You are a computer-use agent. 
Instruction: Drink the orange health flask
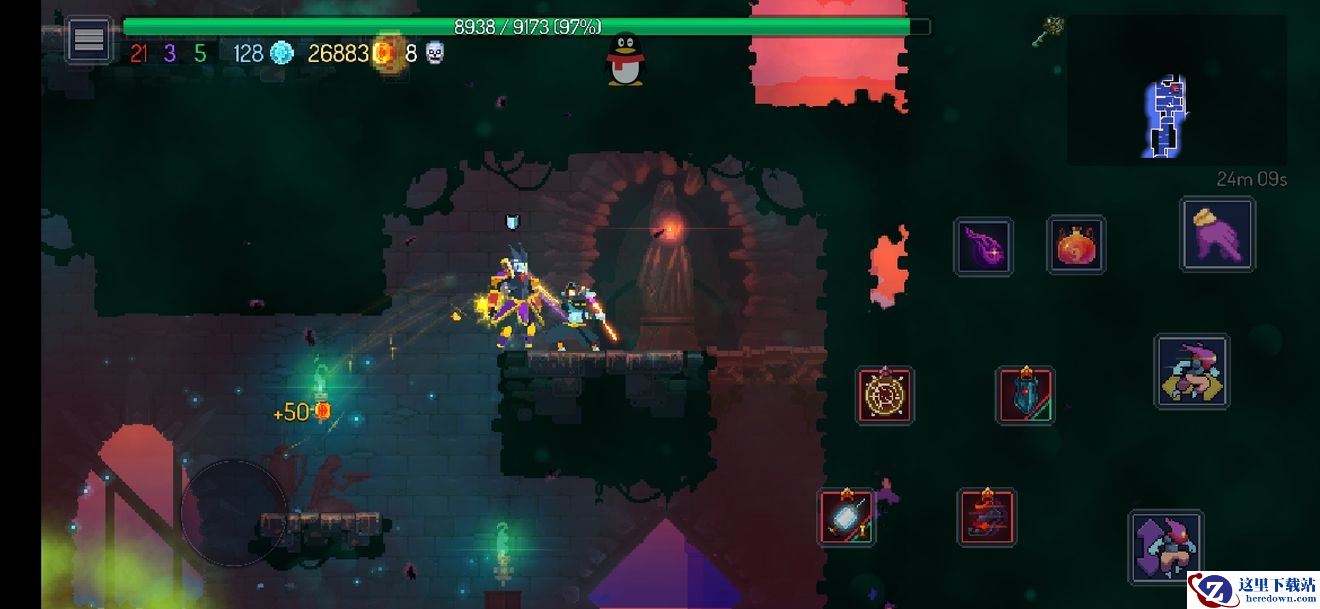point(1076,245)
